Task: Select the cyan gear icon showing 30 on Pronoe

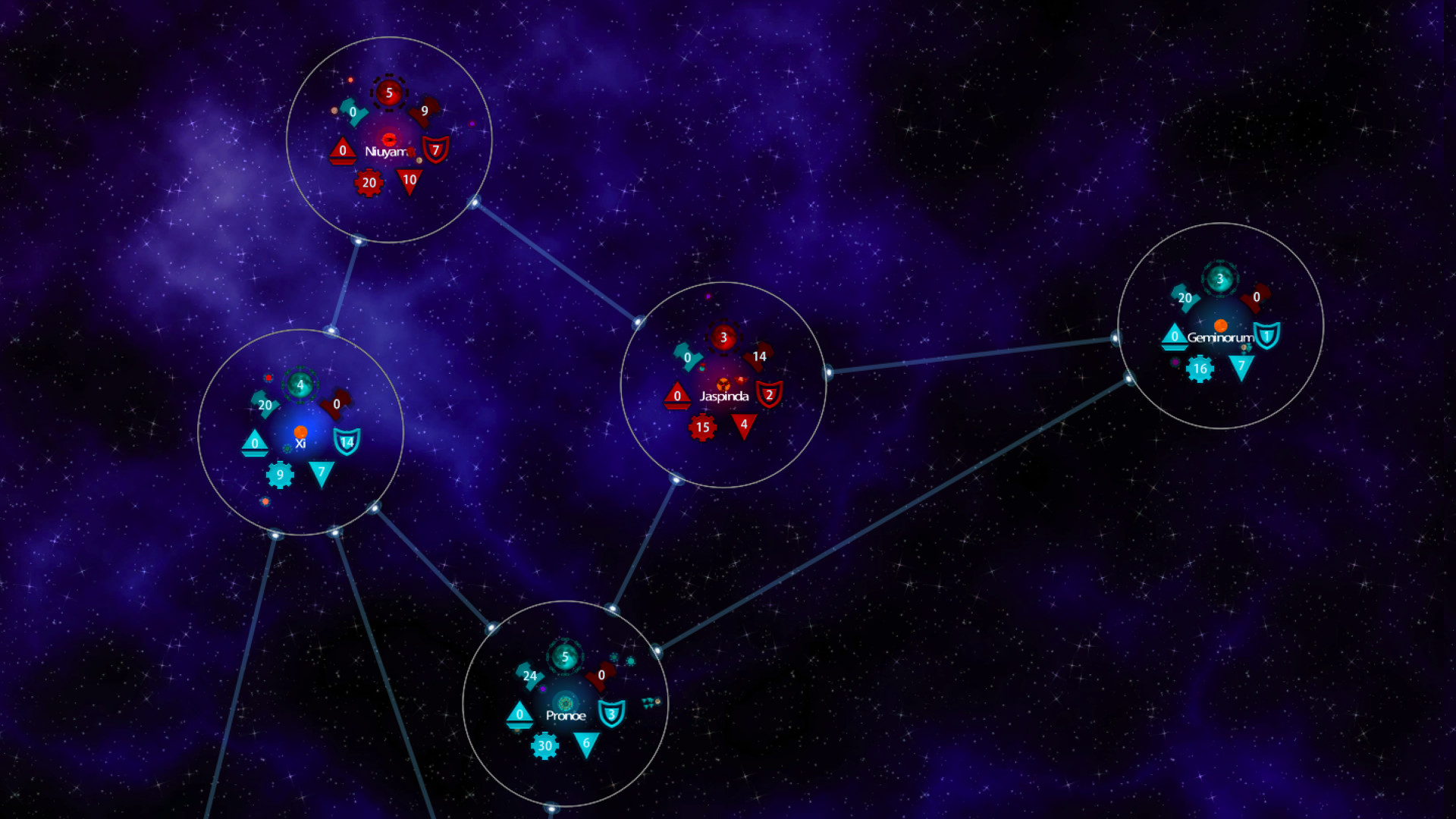Action: (544, 747)
